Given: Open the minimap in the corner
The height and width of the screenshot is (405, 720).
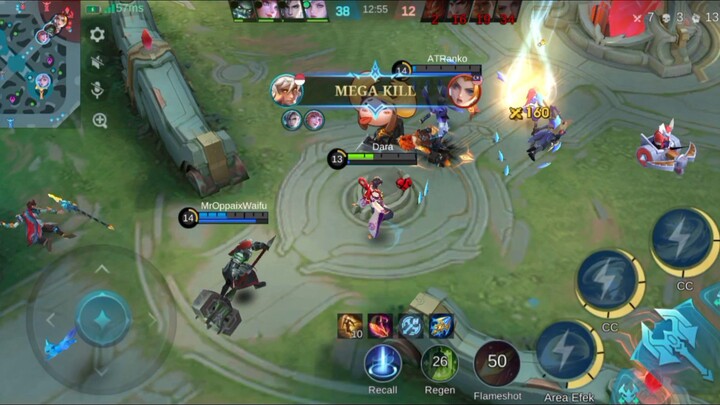Looking at the screenshot, I should (x=40, y=62).
